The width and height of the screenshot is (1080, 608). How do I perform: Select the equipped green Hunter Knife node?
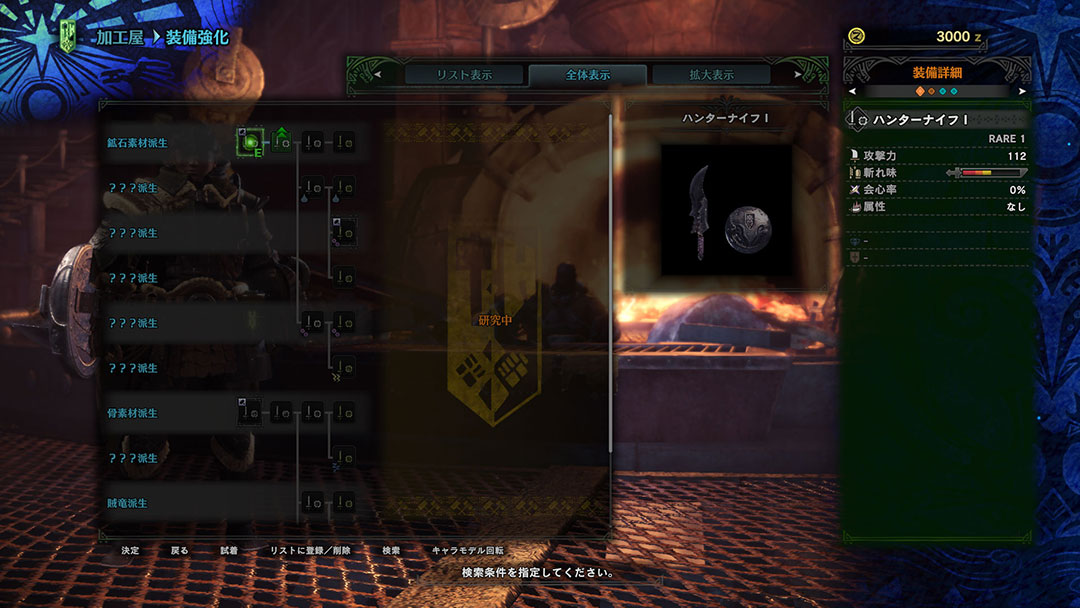tap(249, 143)
